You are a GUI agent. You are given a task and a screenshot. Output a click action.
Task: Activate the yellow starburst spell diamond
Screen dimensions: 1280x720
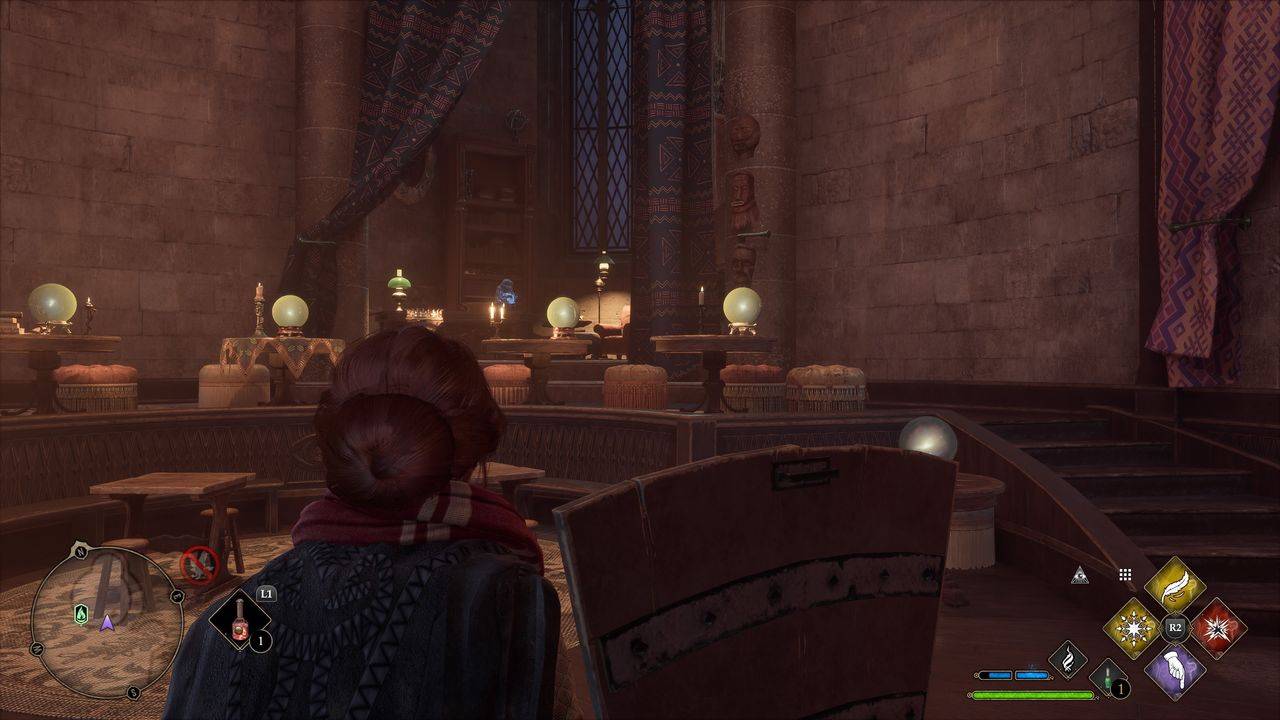click(x=1132, y=628)
